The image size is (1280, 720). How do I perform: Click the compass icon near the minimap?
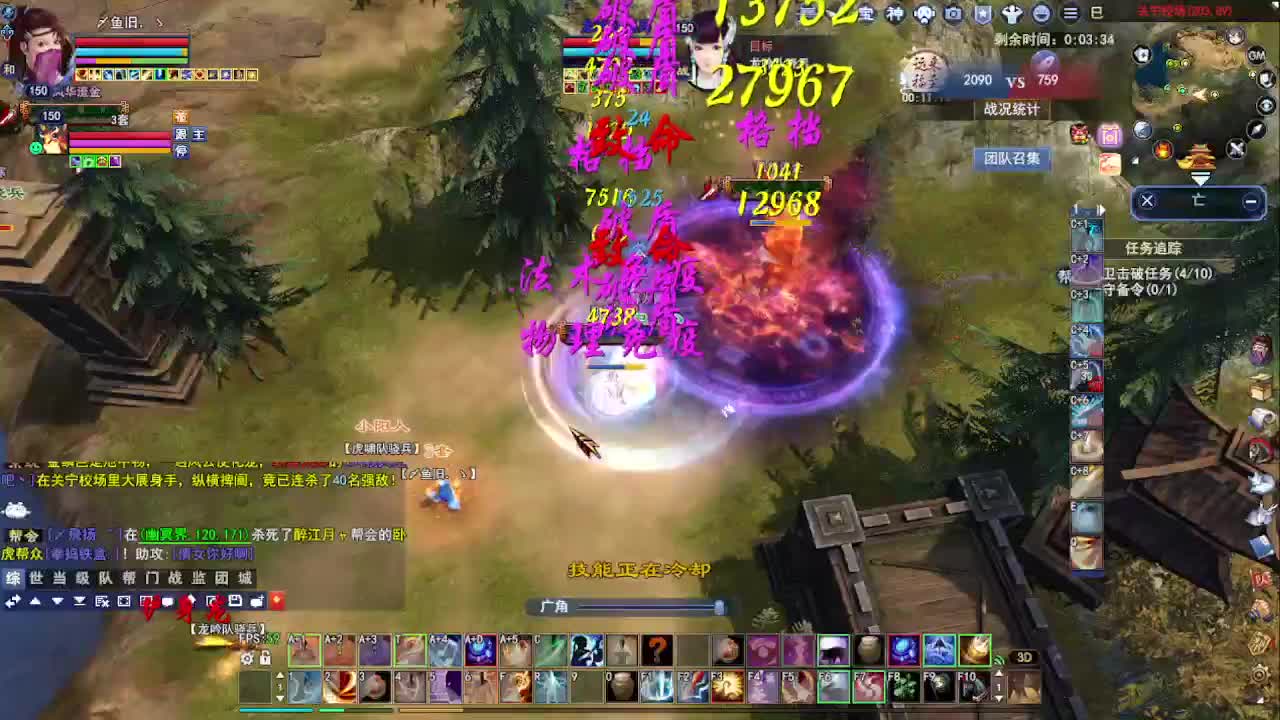point(1255,130)
